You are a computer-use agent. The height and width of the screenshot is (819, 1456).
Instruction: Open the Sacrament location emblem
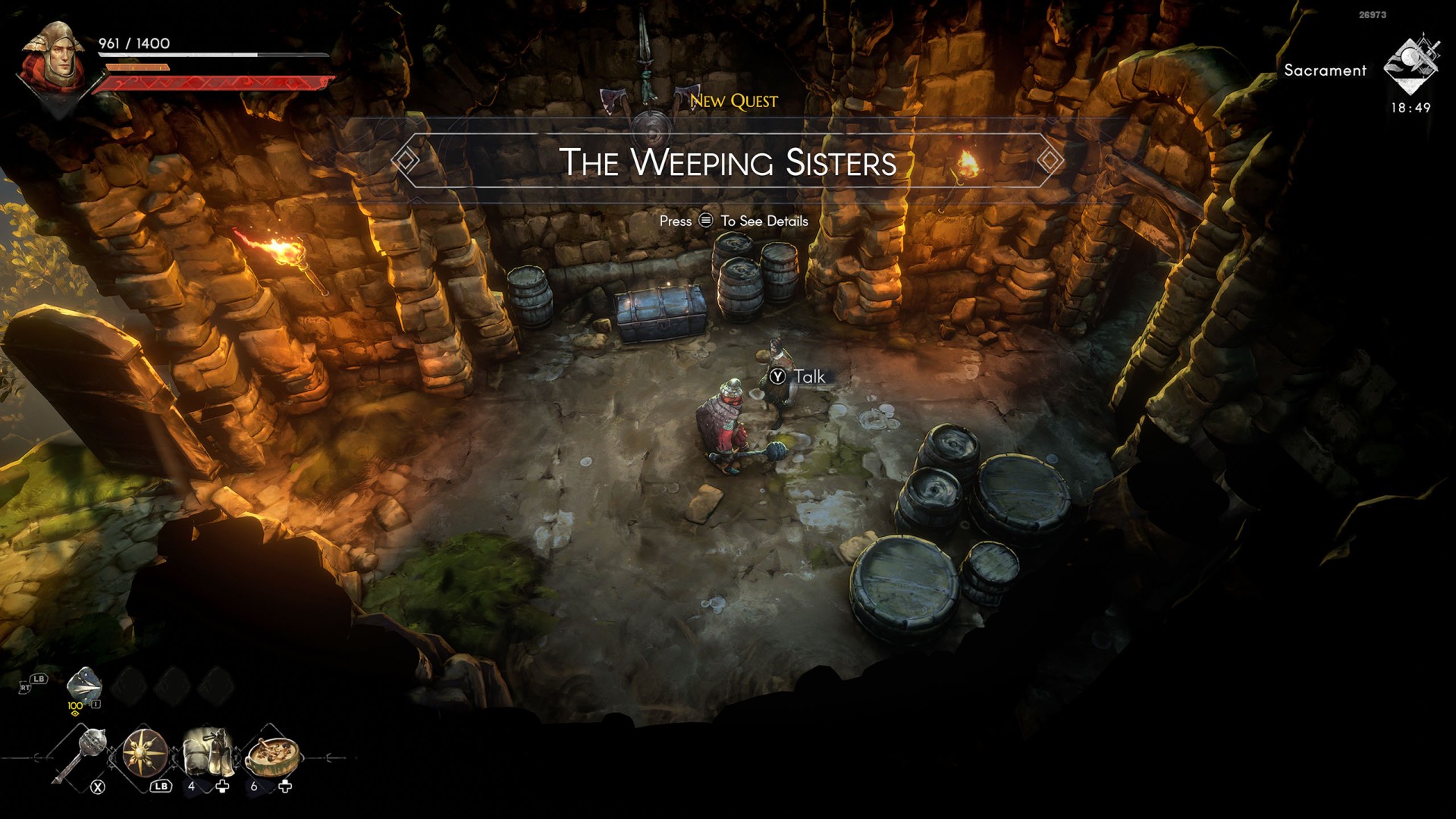[1410, 66]
